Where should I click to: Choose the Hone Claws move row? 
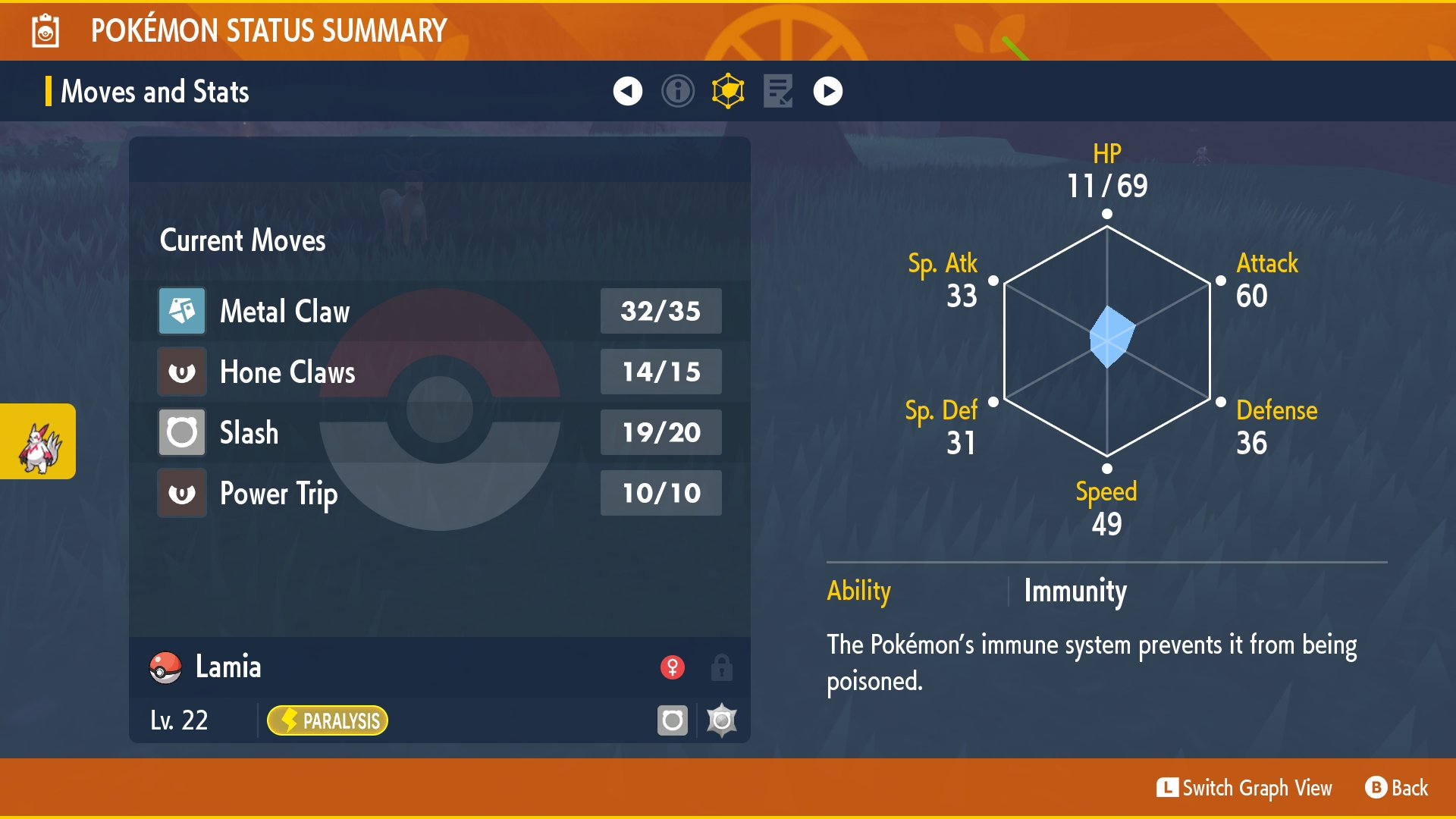[x=440, y=372]
